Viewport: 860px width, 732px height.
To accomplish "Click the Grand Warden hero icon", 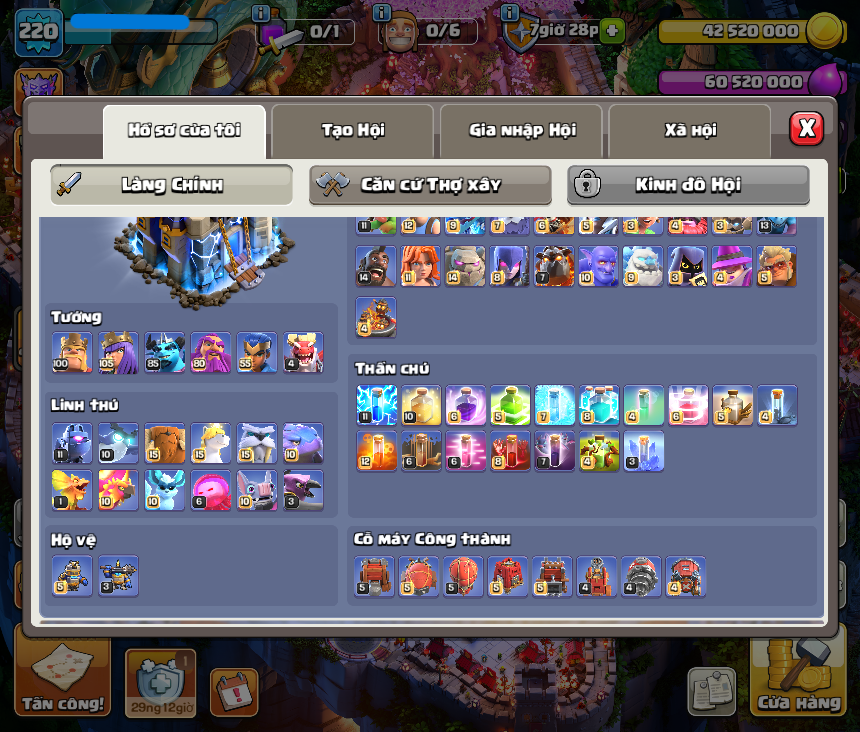I will click(210, 352).
